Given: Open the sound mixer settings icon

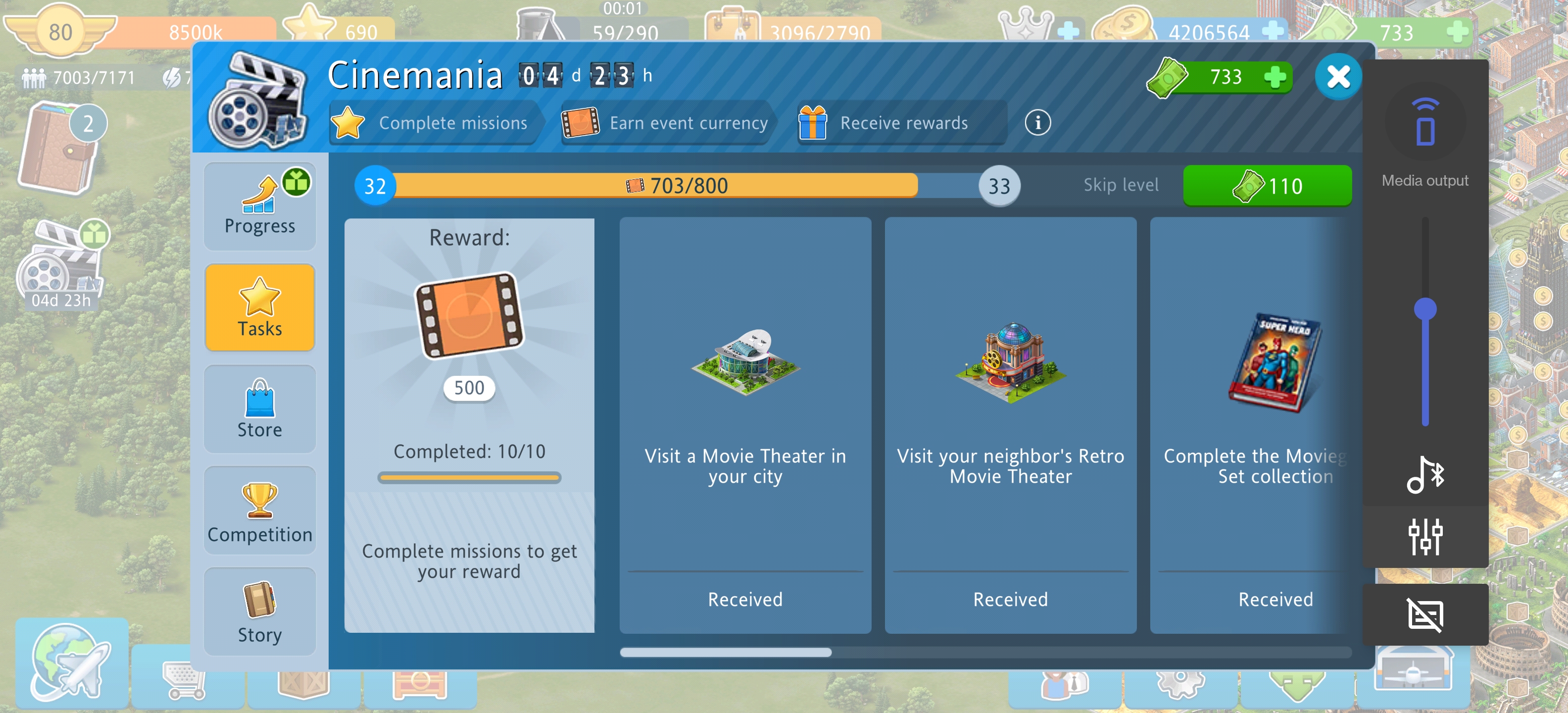Looking at the screenshot, I should pyautogui.click(x=1425, y=536).
